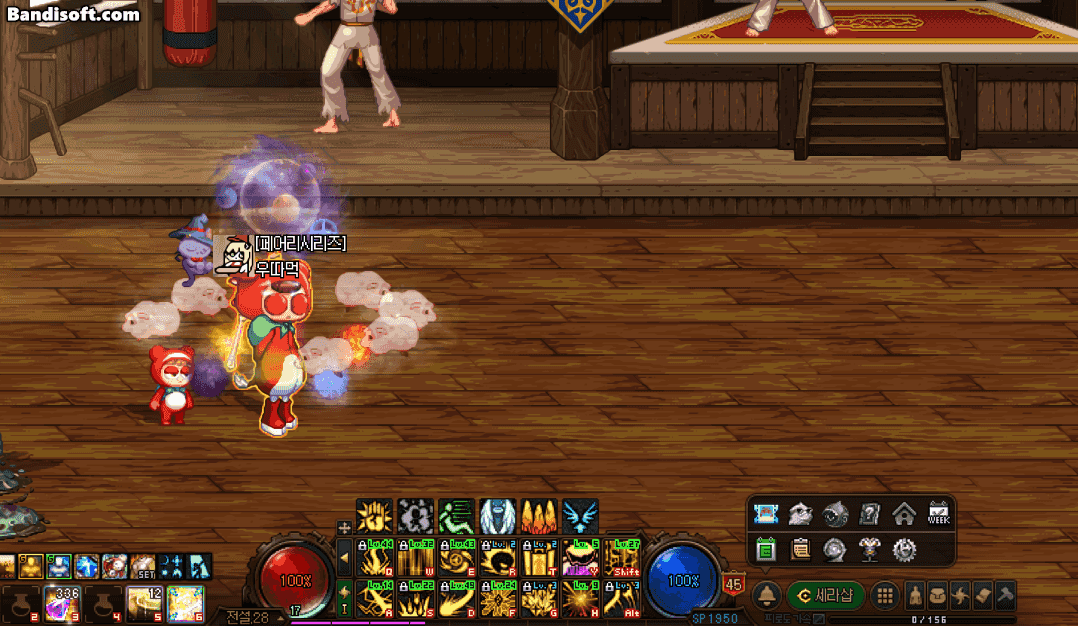
Task: Select the blue winged arrow buff icon
Action: point(580,516)
